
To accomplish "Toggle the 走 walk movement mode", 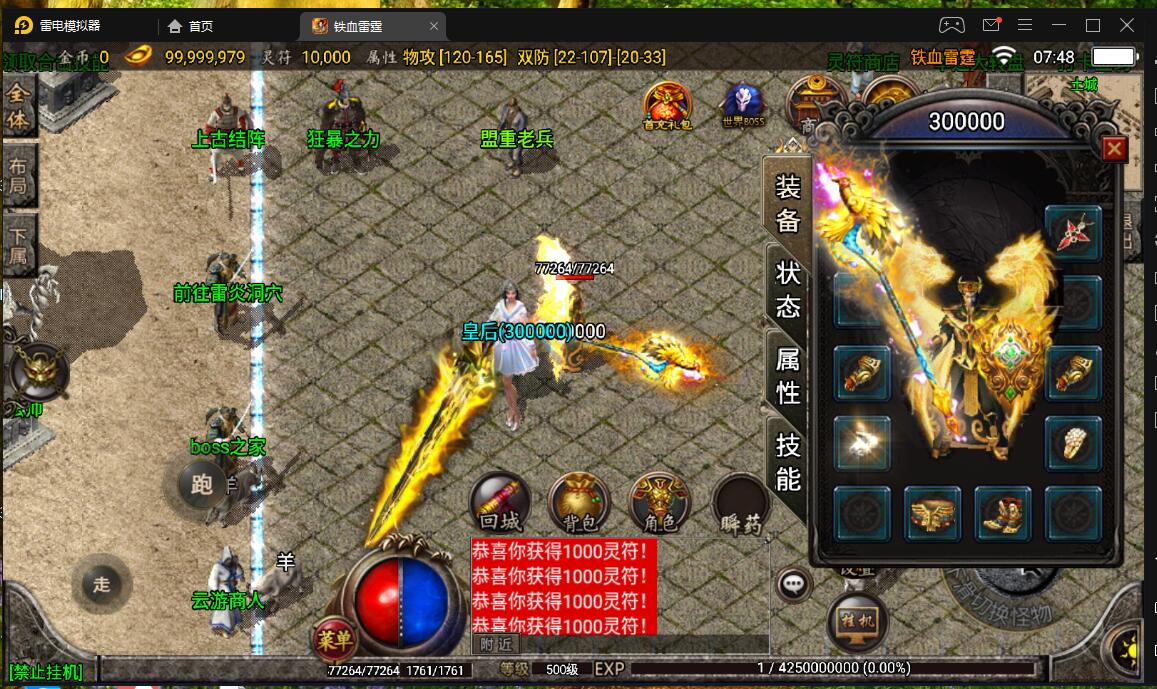I will (x=101, y=584).
